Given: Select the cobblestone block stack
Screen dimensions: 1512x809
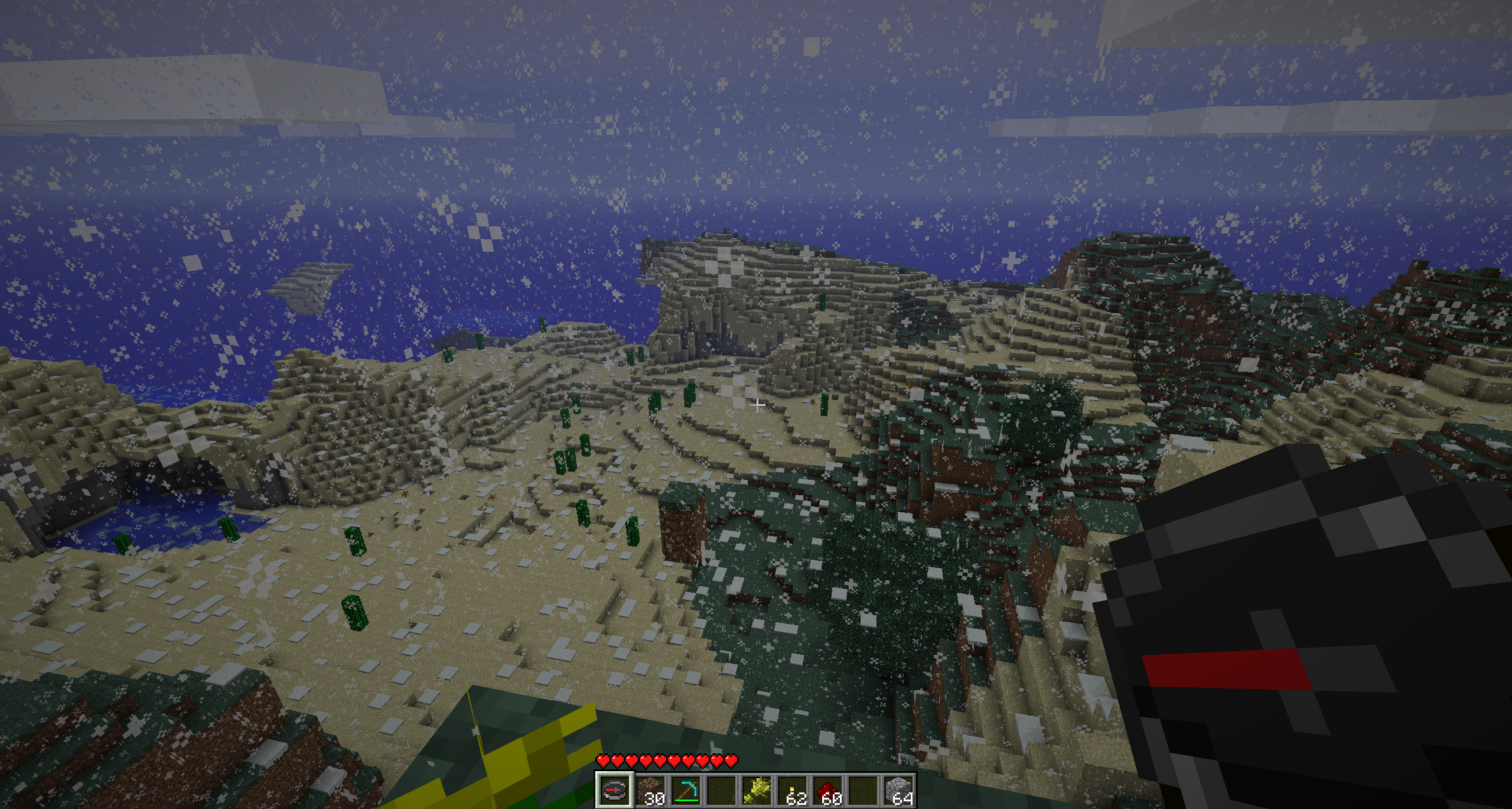Looking at the screenshot, I should tap(898, 790).
